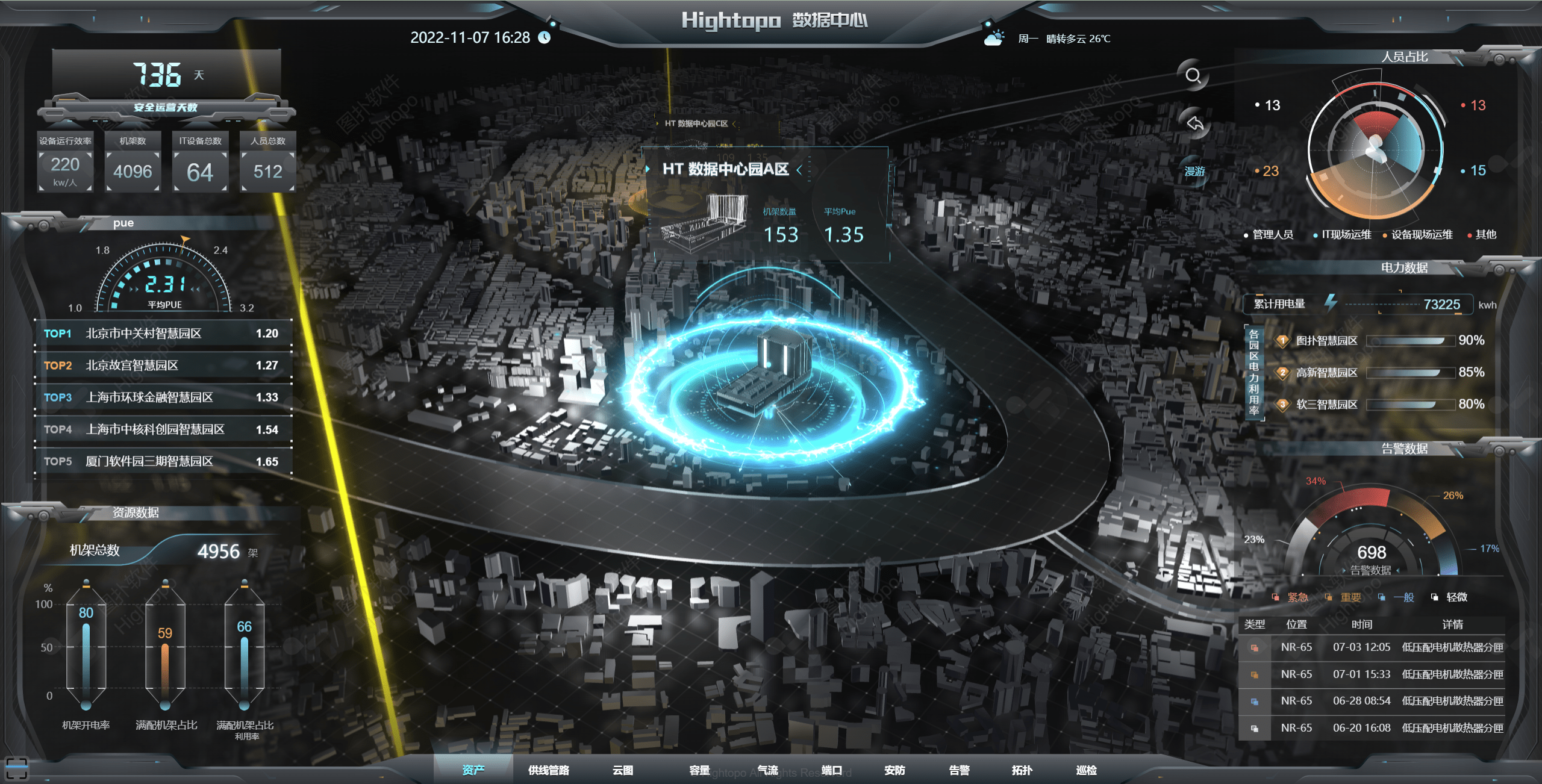Select the TOP1 北京市中关村智慧园区 row
This screenshot has height=784, width=1542.
(163, 334)
